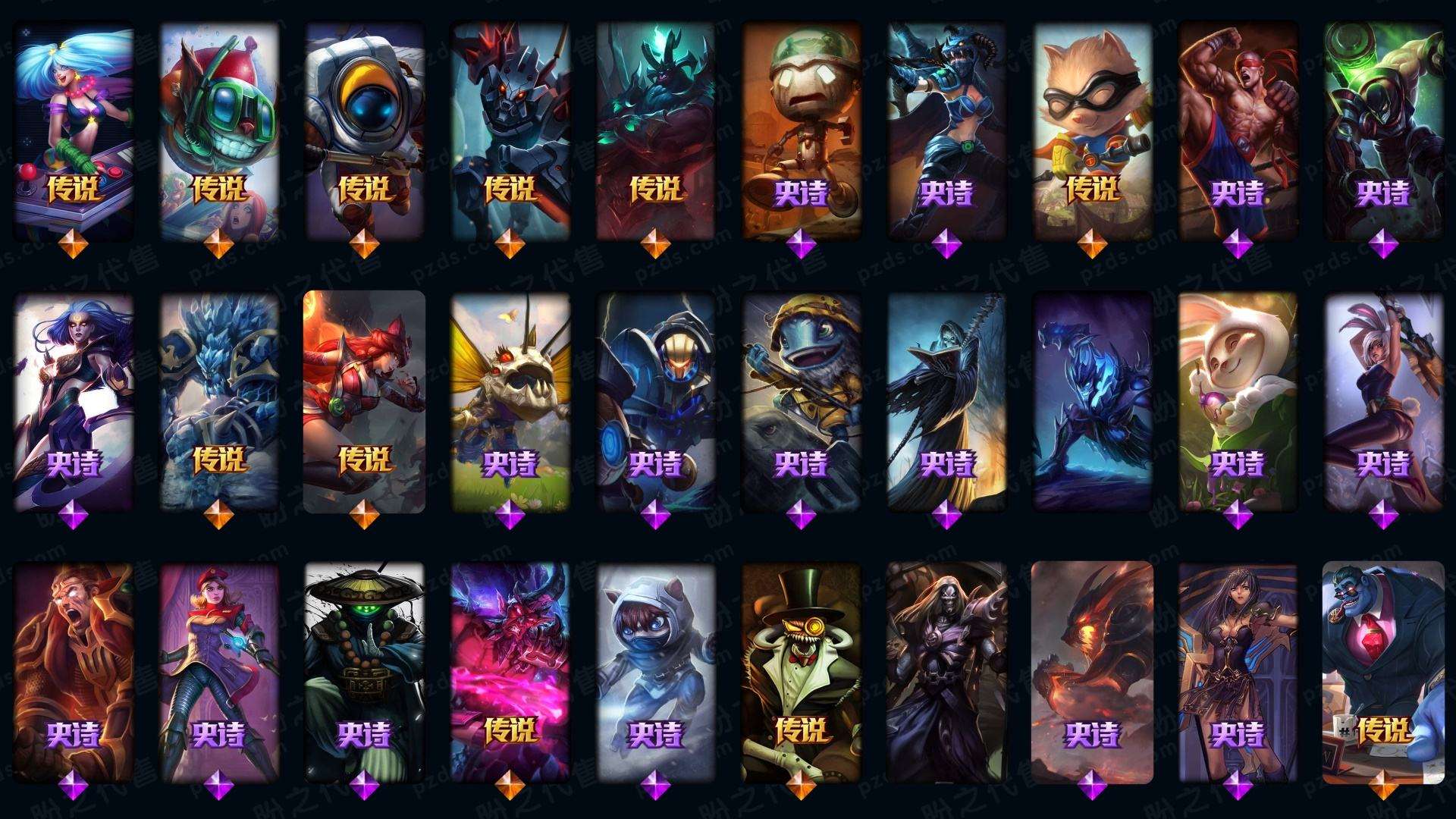Pick the red-haired Foxfire Ahri card
Image resolution: width=1456 pixels, height=819 pixels.
(x=365, y=400)
